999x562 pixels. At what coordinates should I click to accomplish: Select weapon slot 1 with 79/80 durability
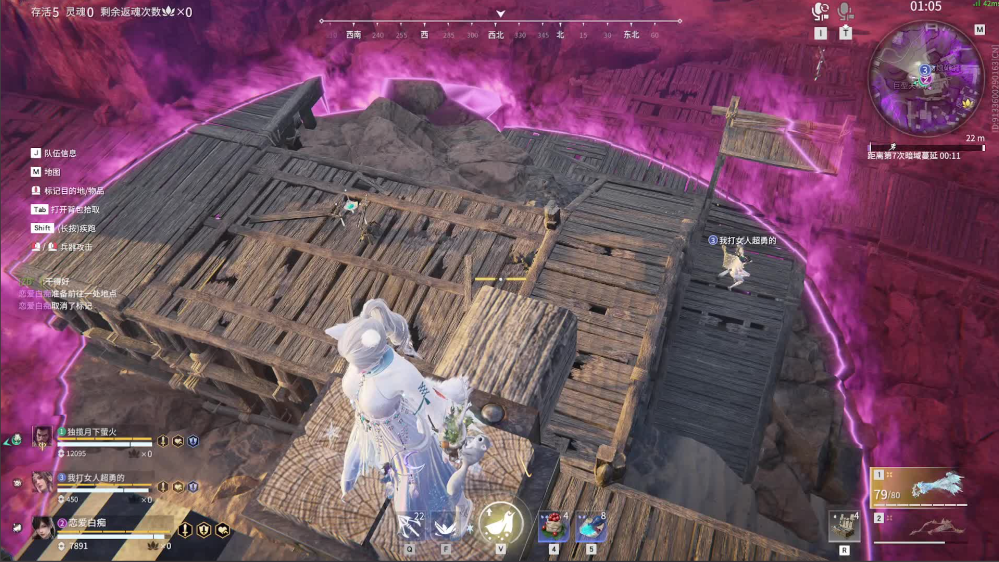click(x=921, y=487)
